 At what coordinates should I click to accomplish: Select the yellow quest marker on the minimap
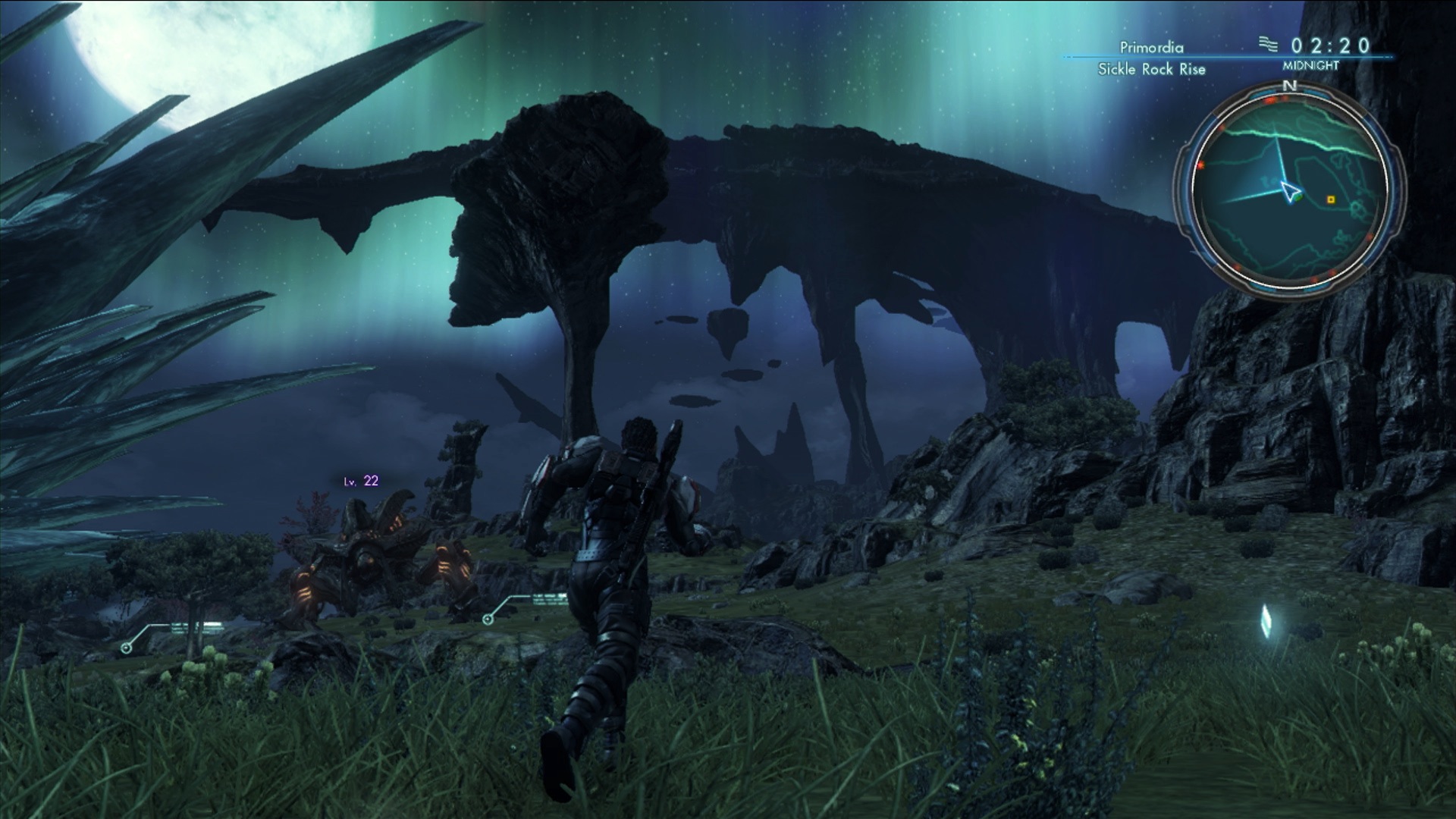point(1331,199)
